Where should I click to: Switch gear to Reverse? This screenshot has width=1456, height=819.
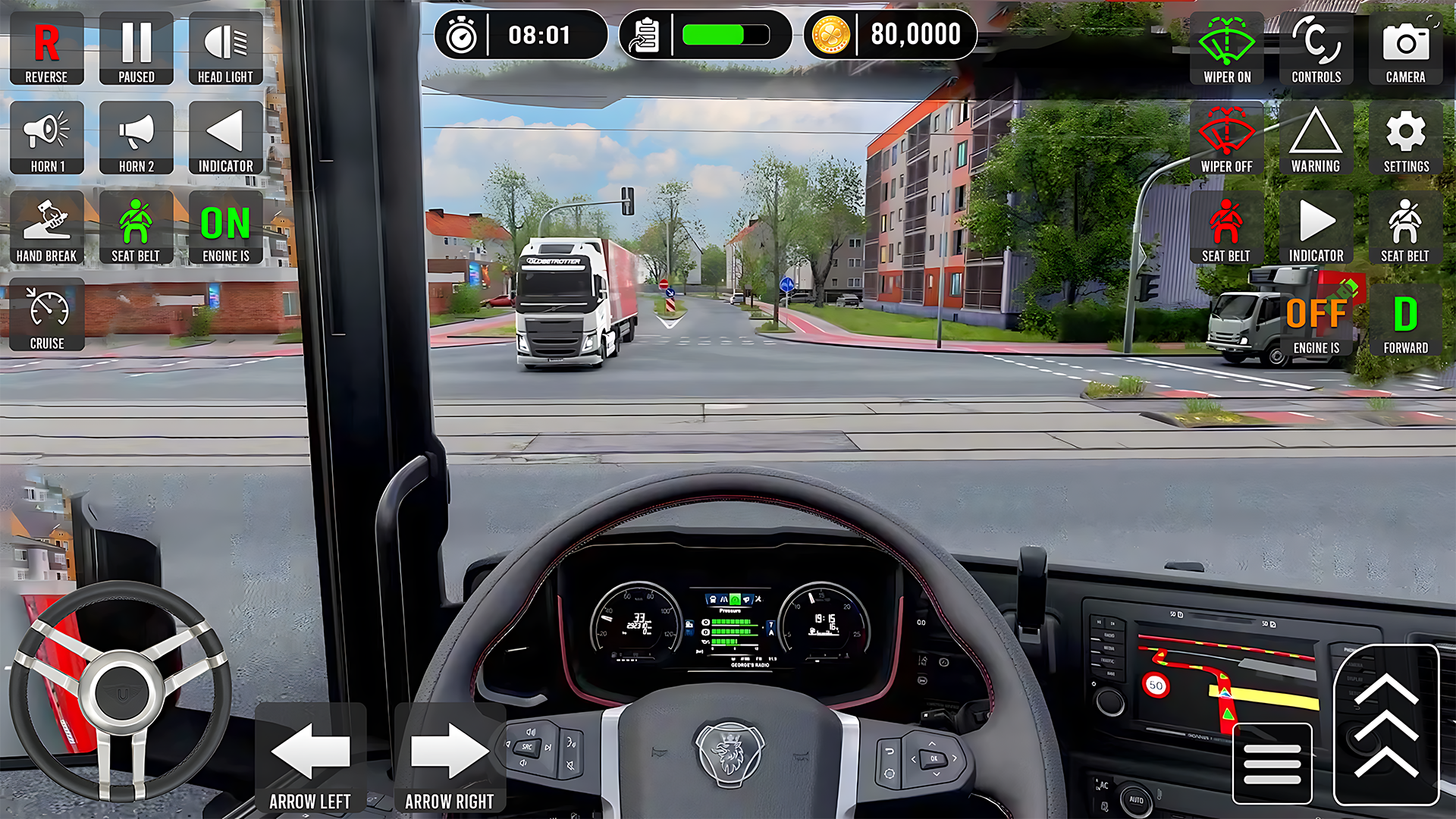[46, 49]
